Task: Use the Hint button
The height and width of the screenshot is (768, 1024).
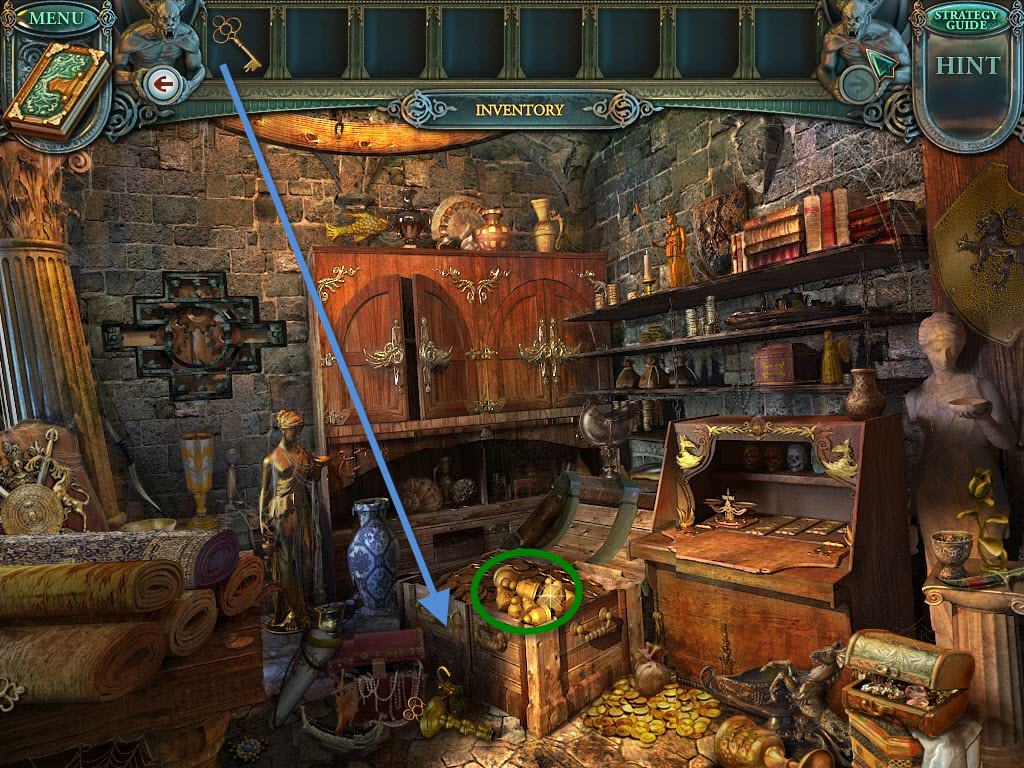Action: [967, 66]
